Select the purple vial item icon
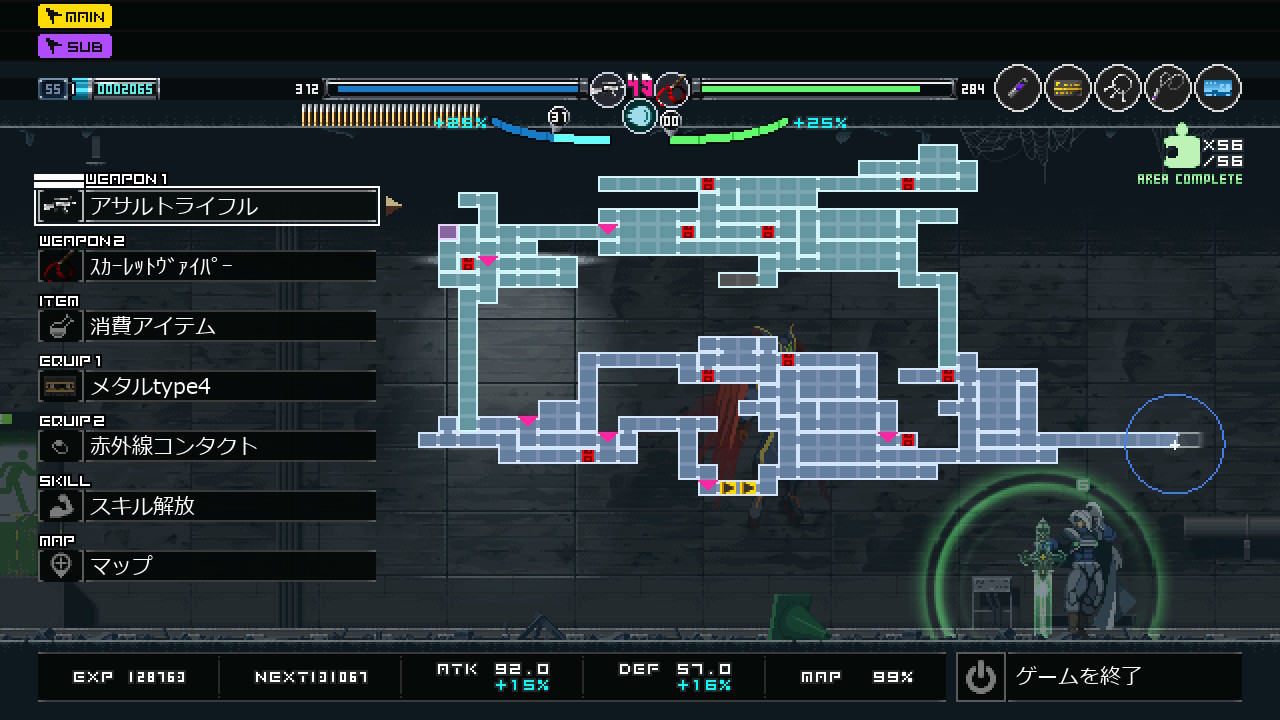Image resolution: width=1280 pixels, height=720 pixels. [1018, 89]
